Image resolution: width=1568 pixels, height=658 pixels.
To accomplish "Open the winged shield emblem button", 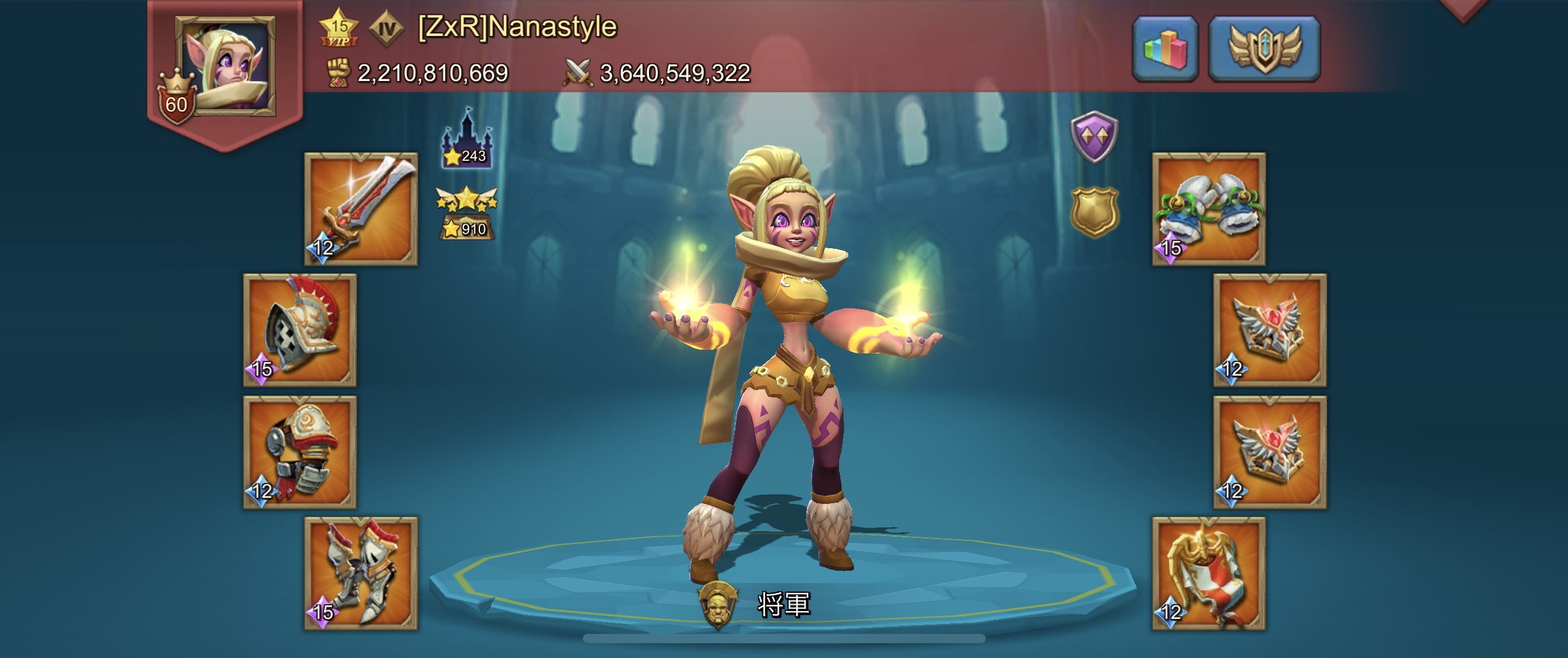I will pyautogui.click(x=1264, y=49).
